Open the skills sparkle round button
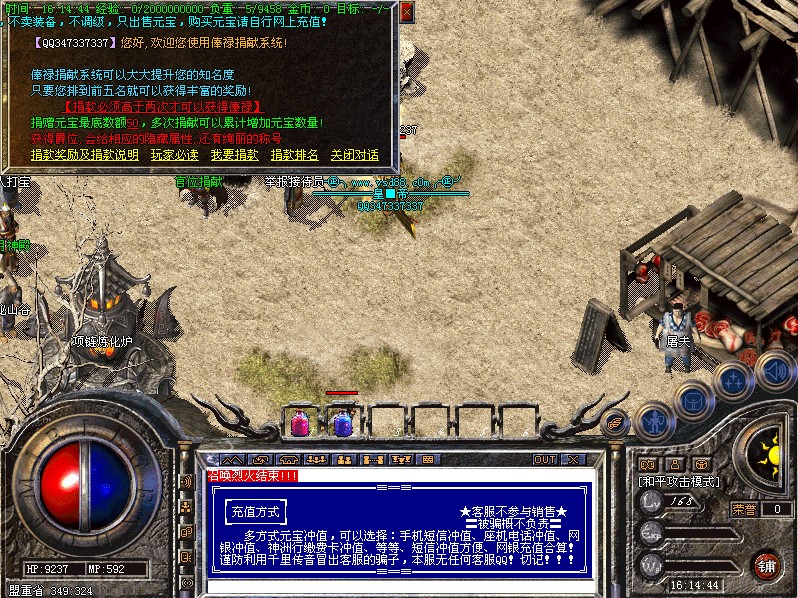 point(733,381)
